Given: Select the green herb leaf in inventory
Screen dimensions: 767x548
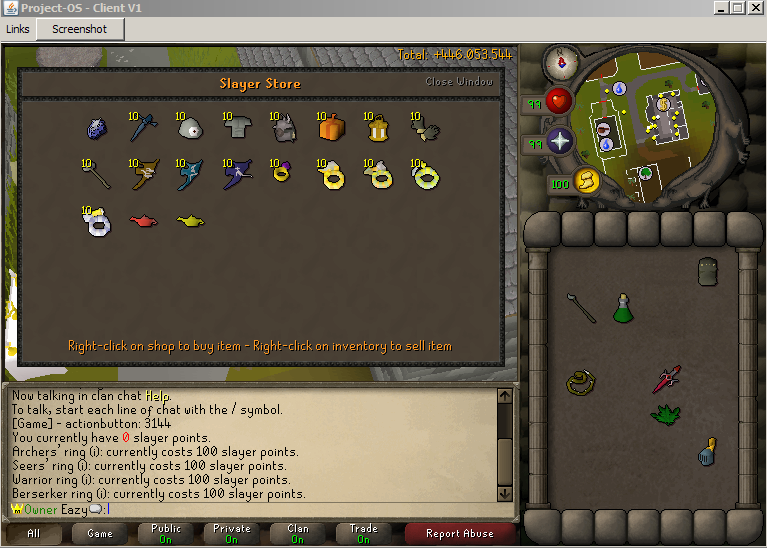Looking at the screenshot, I should (x=664, y=412).
